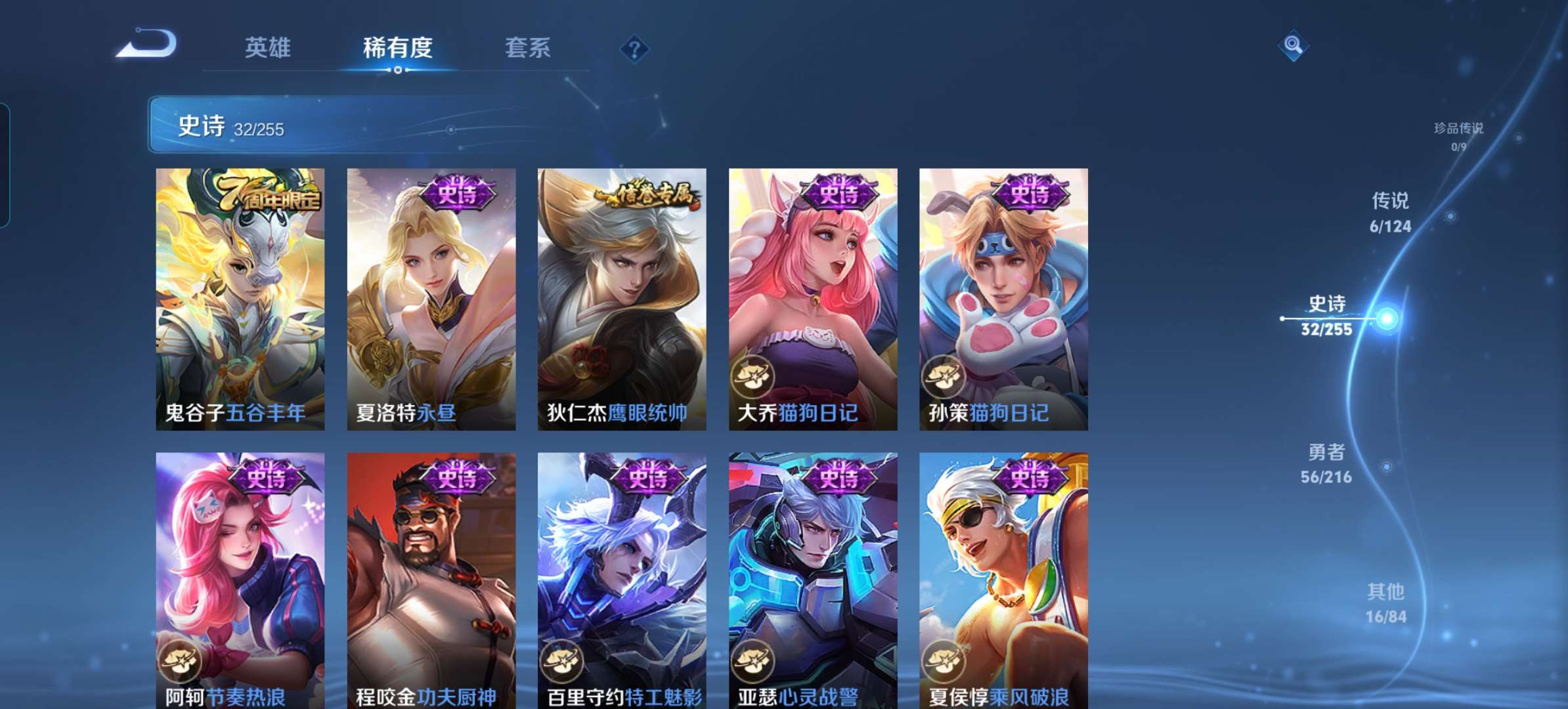Open the 套系 tab

tap(527, 48)
